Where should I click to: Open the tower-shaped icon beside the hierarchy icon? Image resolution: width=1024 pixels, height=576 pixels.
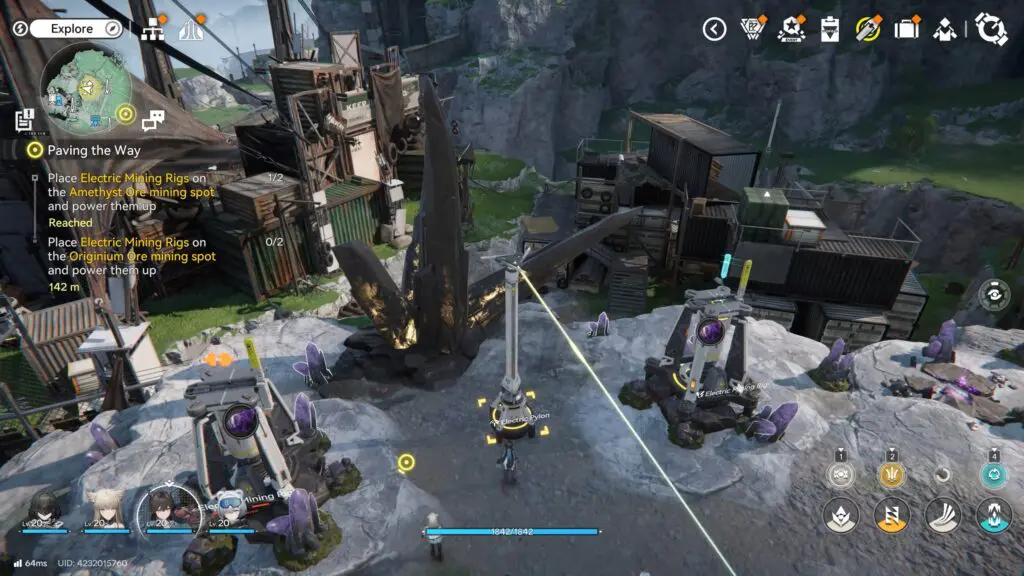click(187, 30)
